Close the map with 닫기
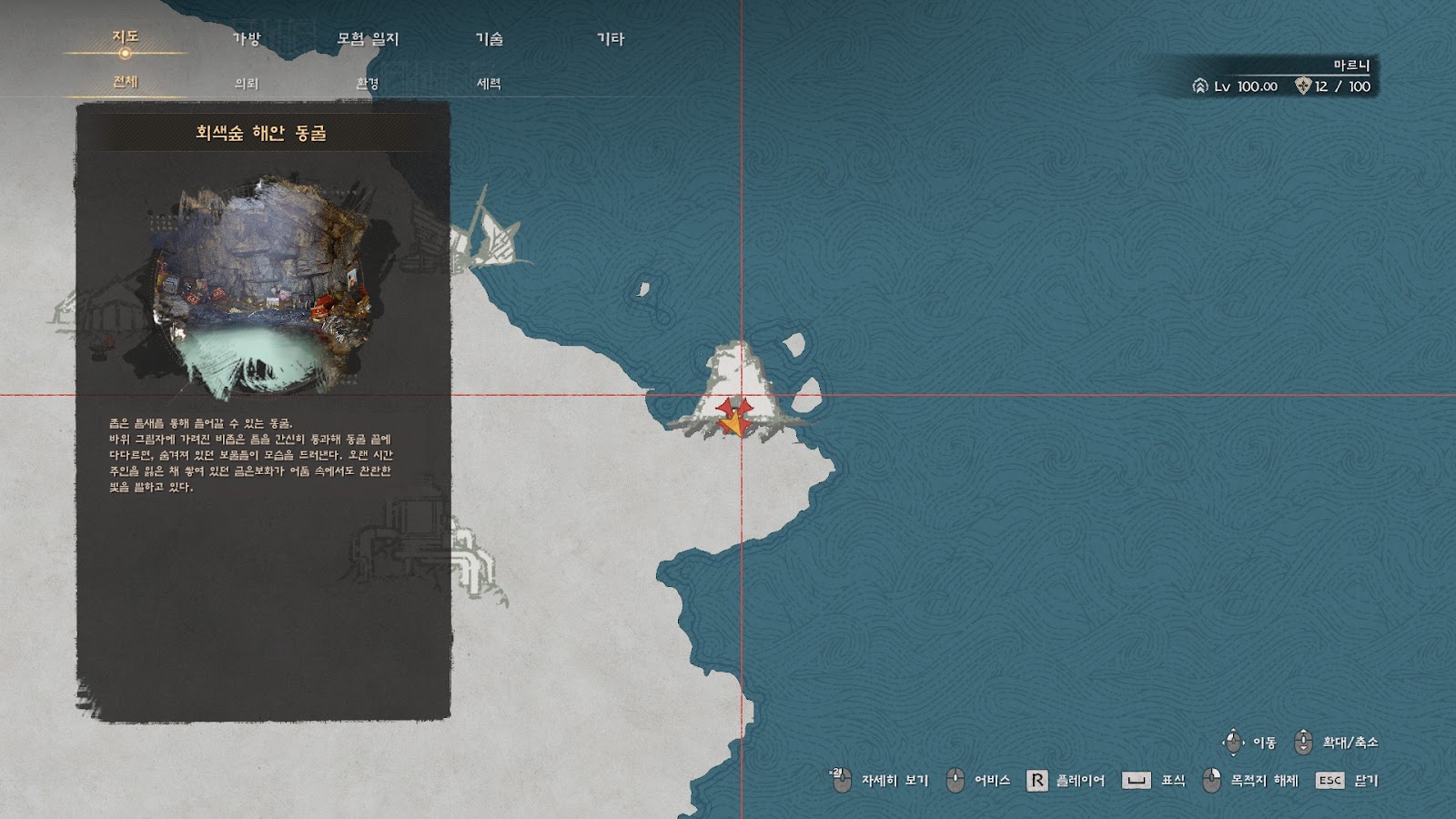The image size is (1456, 819). pyautogui.click(x=1348, y=781)
